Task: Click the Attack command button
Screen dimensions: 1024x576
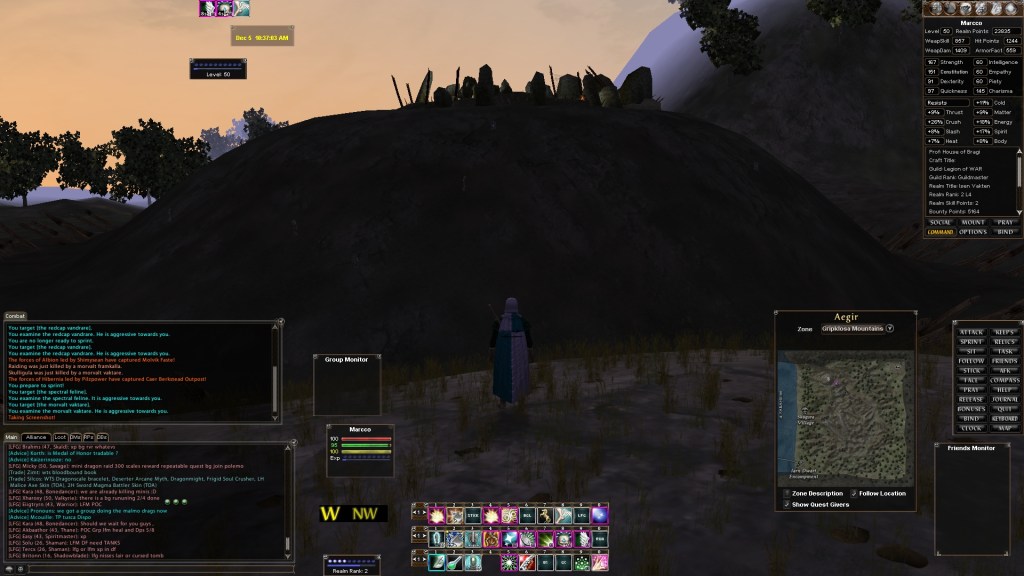Action: [971, 332]
